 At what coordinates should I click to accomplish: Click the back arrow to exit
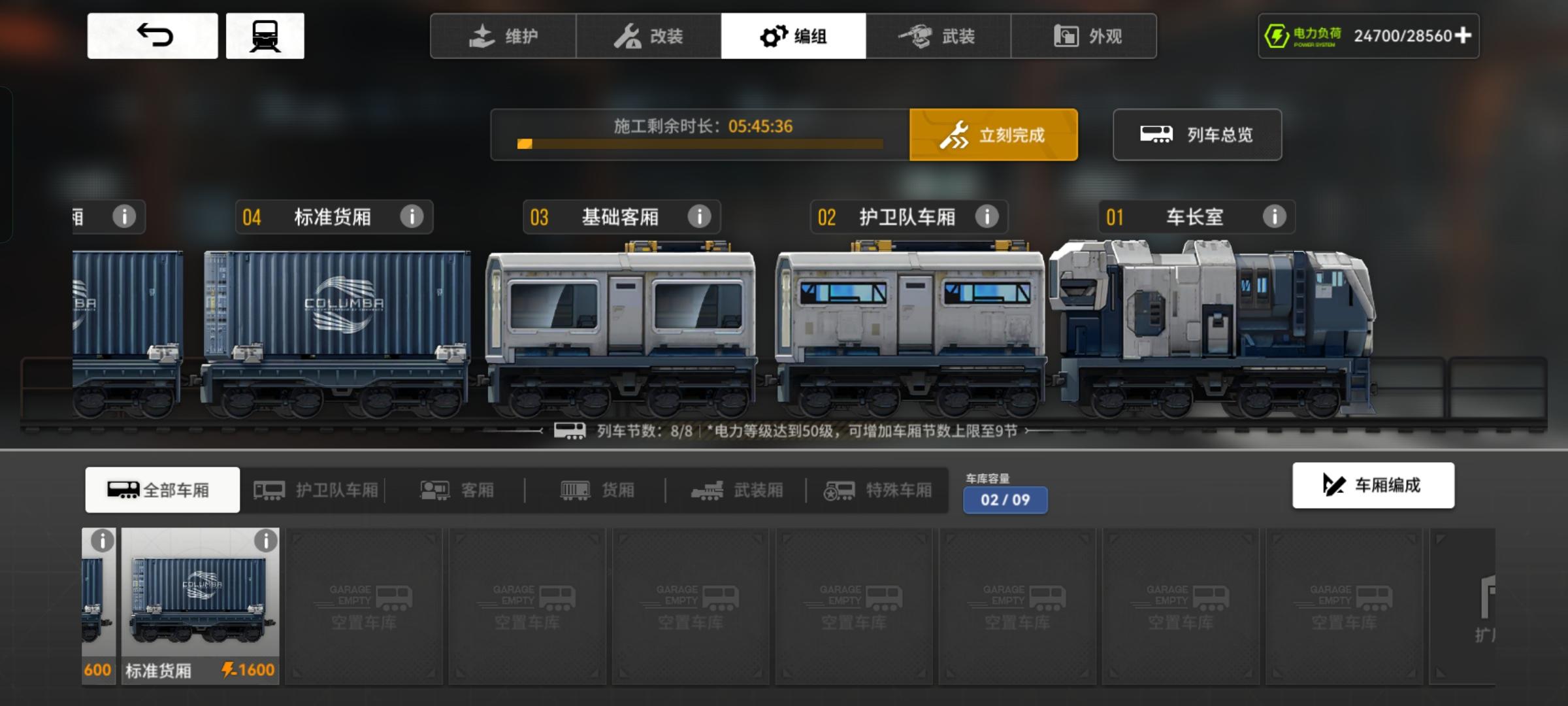click(152, 36)
